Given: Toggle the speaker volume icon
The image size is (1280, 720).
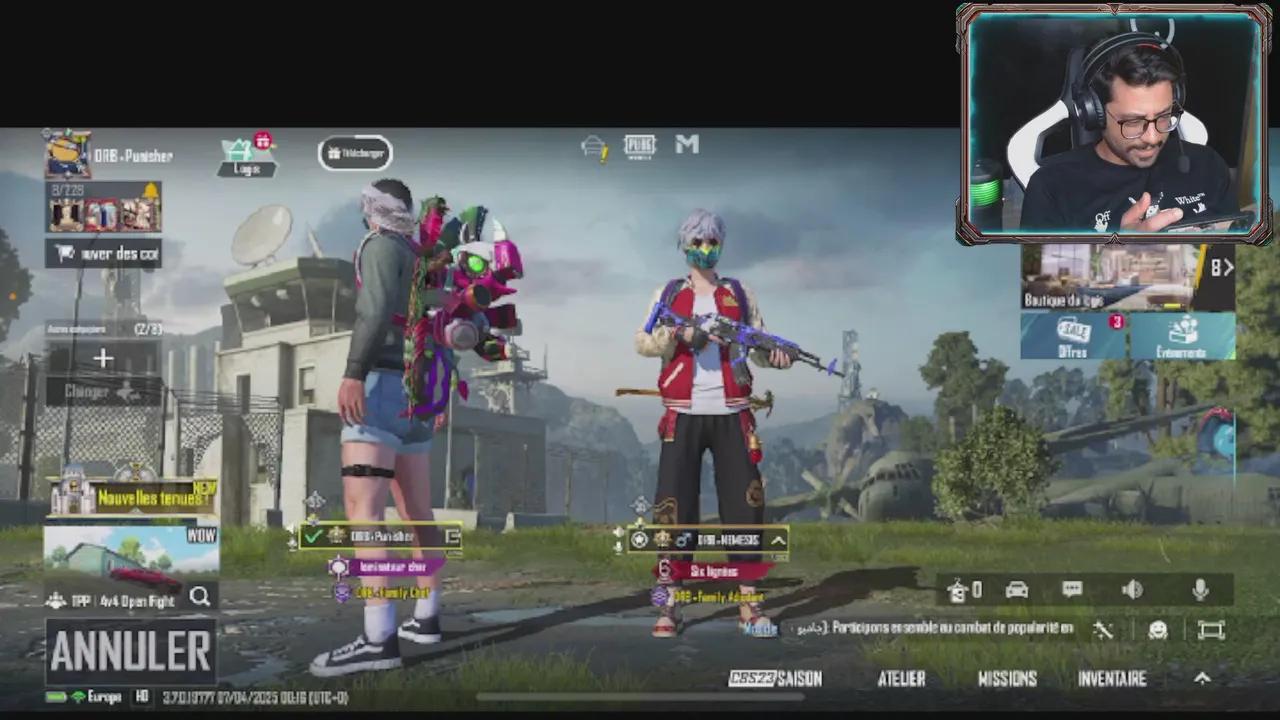Looking at the screenshot, I should 1132,590.
